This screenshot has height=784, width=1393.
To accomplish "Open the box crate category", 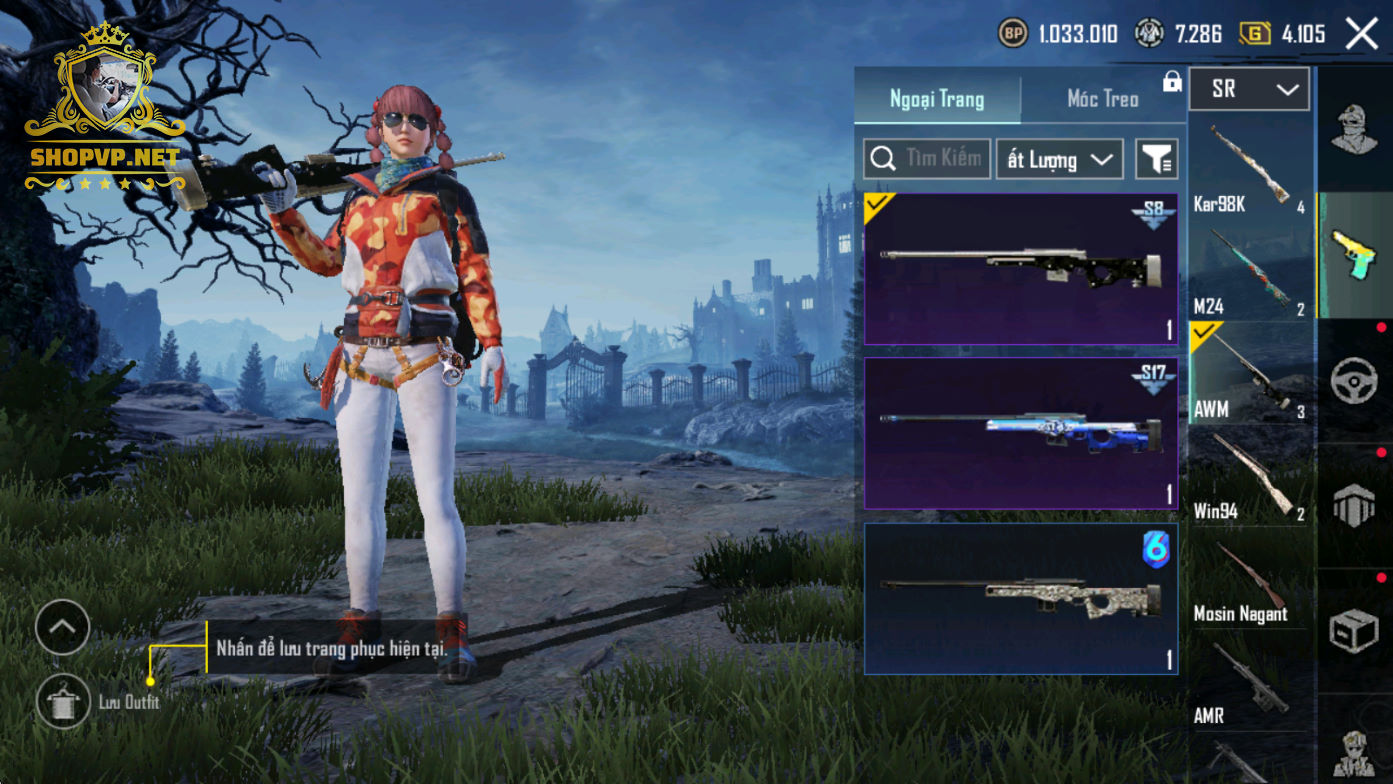I will [1354, 630].
